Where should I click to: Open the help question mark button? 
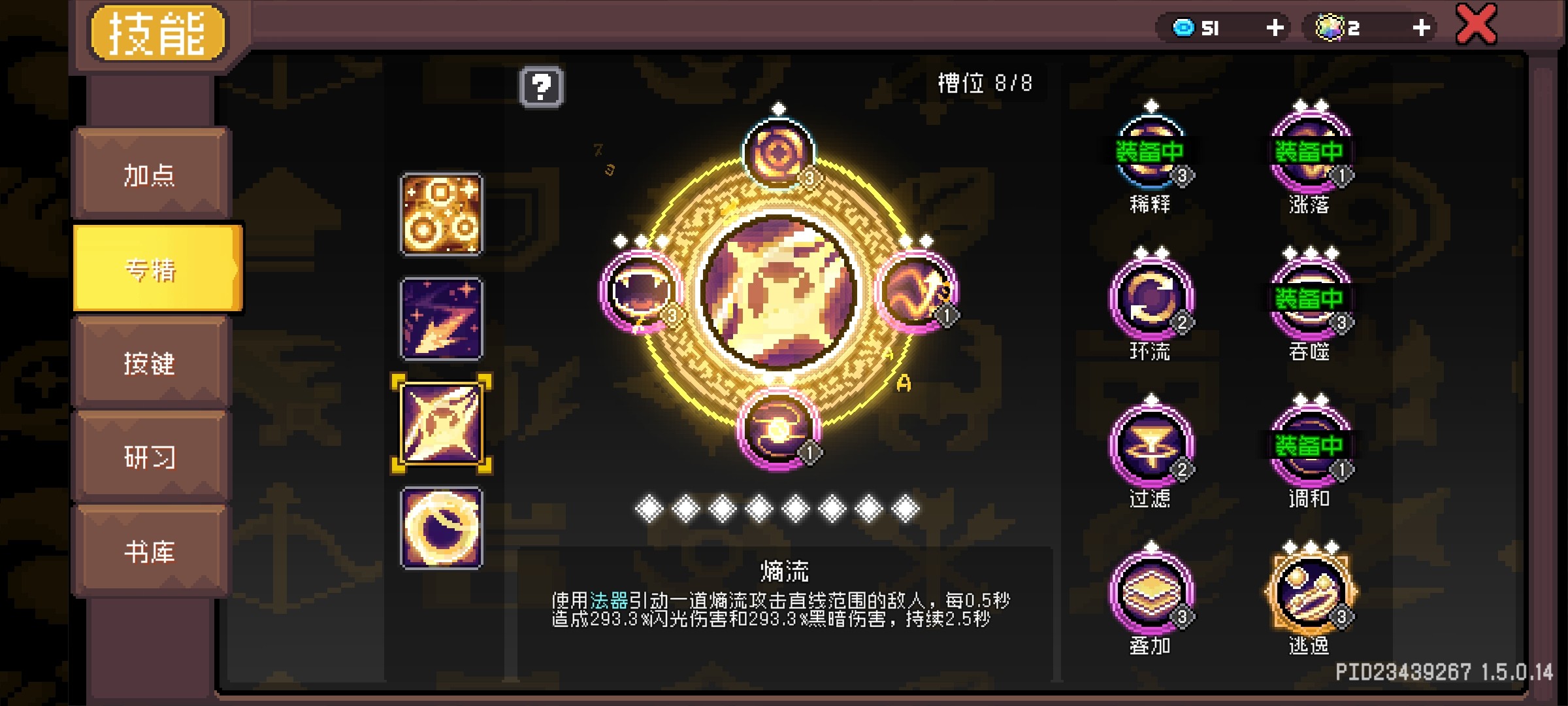pyautogui.click(x=542, y=87)
